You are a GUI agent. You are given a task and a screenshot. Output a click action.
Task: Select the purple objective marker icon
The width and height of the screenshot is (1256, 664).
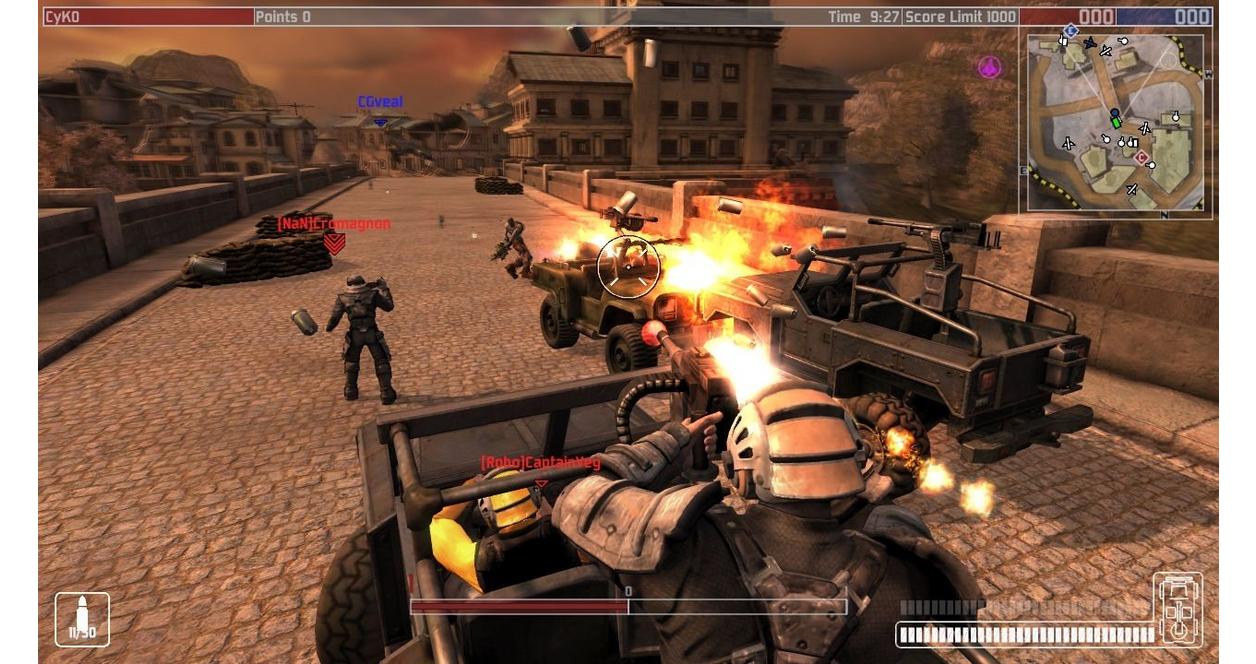(989, 67)
